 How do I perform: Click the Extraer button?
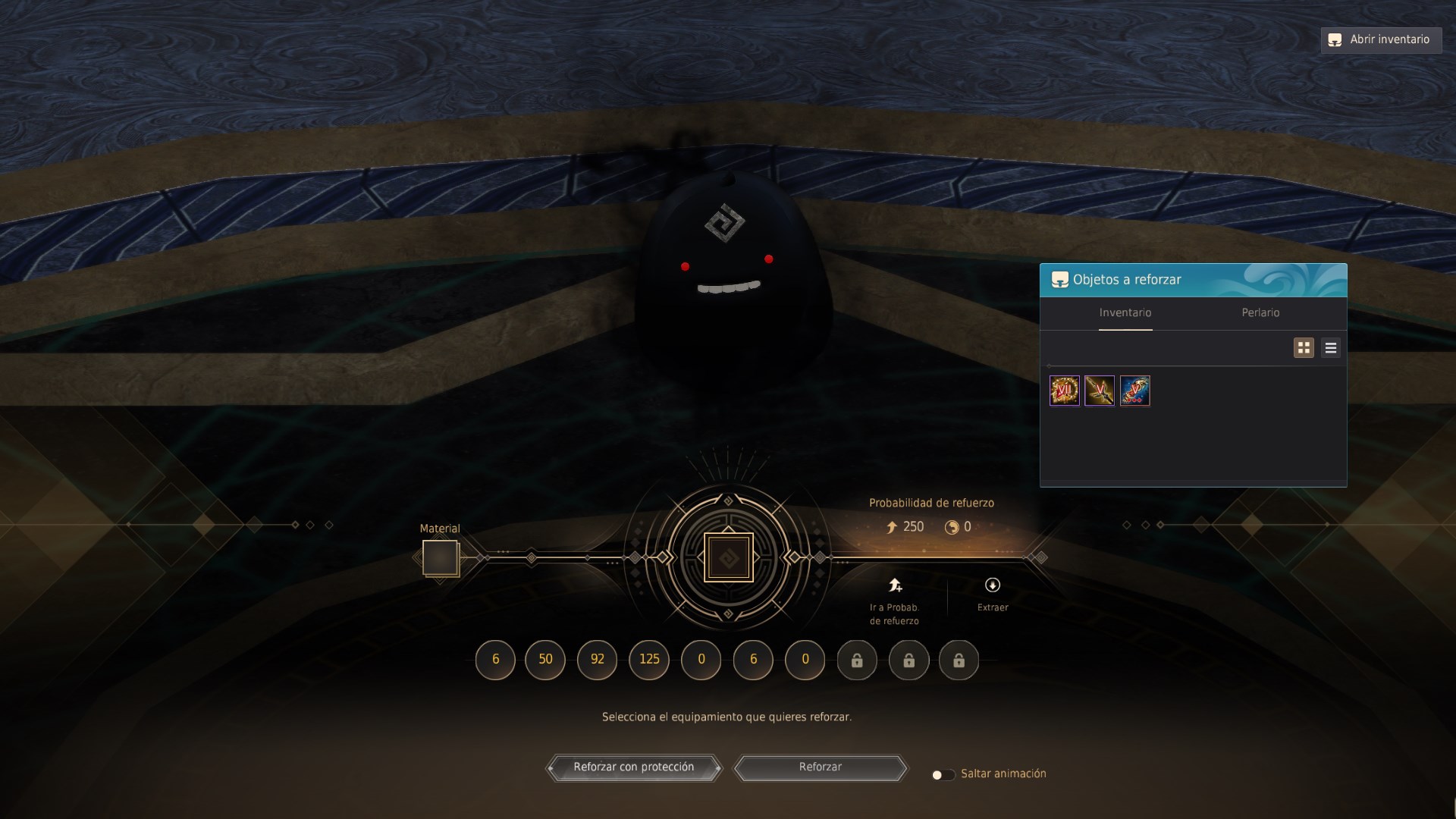point(993,594)
